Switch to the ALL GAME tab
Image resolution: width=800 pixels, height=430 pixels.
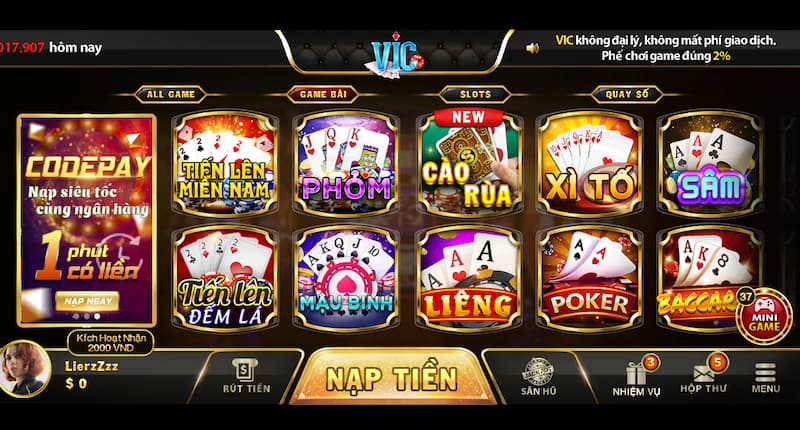coord(170,95)
